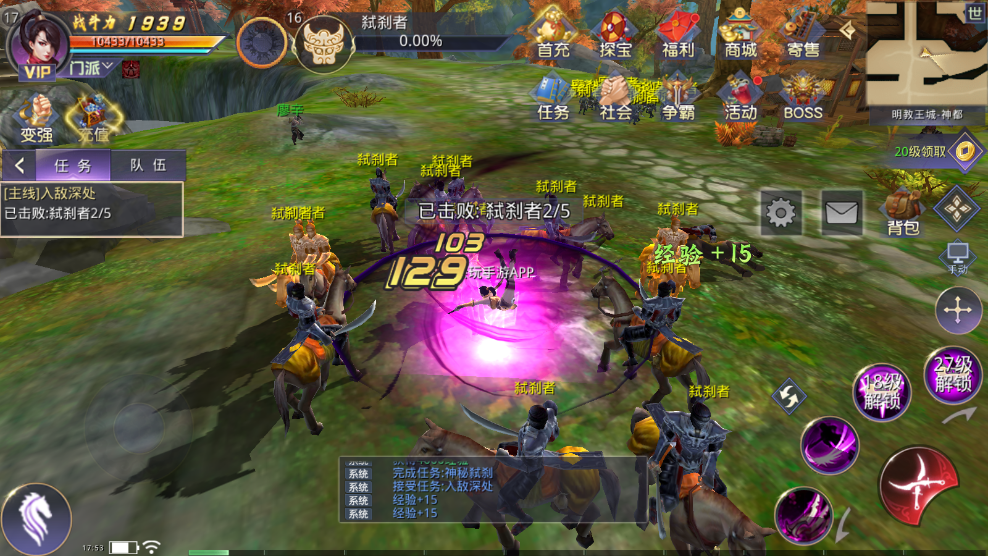
Task: Open the mail envelope
Action: (x=841, y=212)
